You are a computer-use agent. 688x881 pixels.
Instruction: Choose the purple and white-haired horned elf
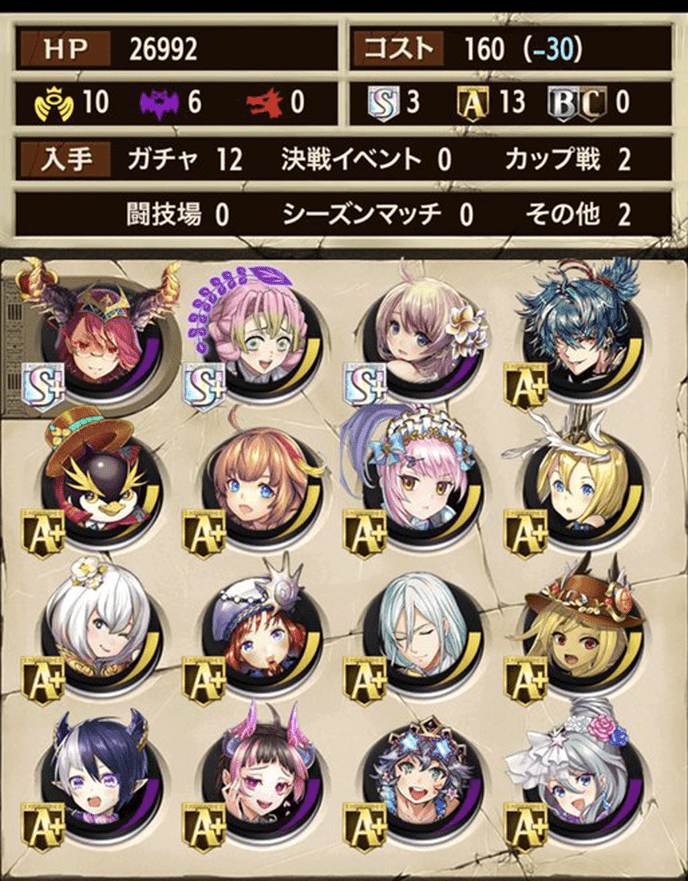coord(93,776)
